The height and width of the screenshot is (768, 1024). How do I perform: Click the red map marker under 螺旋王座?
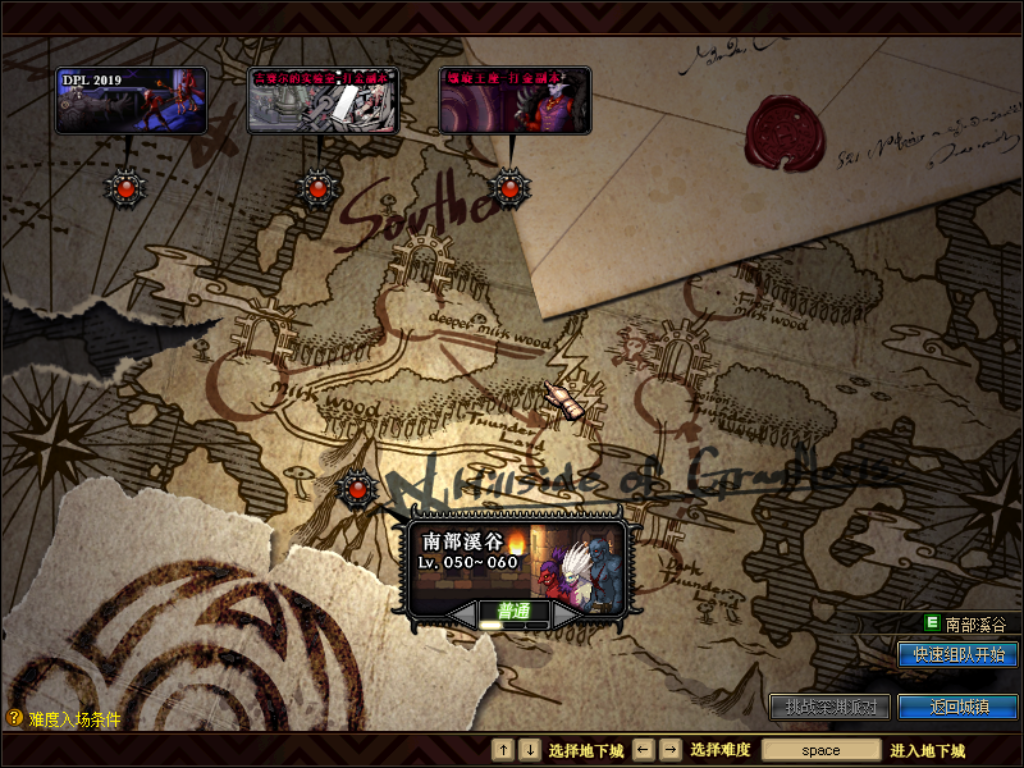(510, 187)
